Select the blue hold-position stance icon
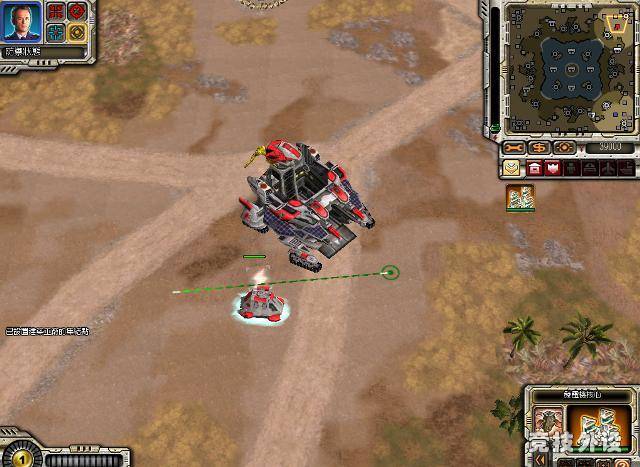This screenshot has width=640, height=467. [x=57, y=31]
